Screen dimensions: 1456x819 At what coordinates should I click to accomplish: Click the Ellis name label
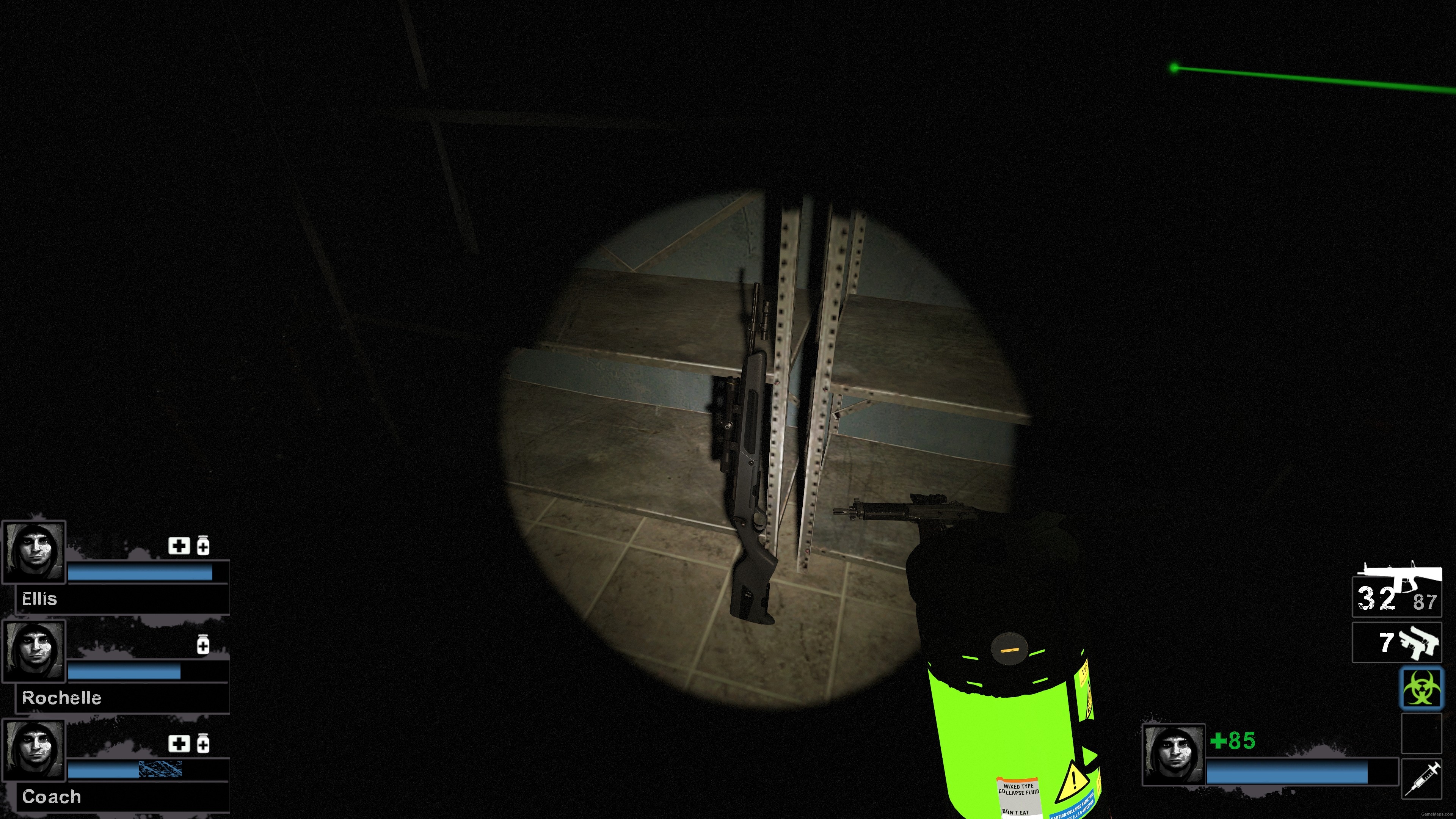coord(39,599)
